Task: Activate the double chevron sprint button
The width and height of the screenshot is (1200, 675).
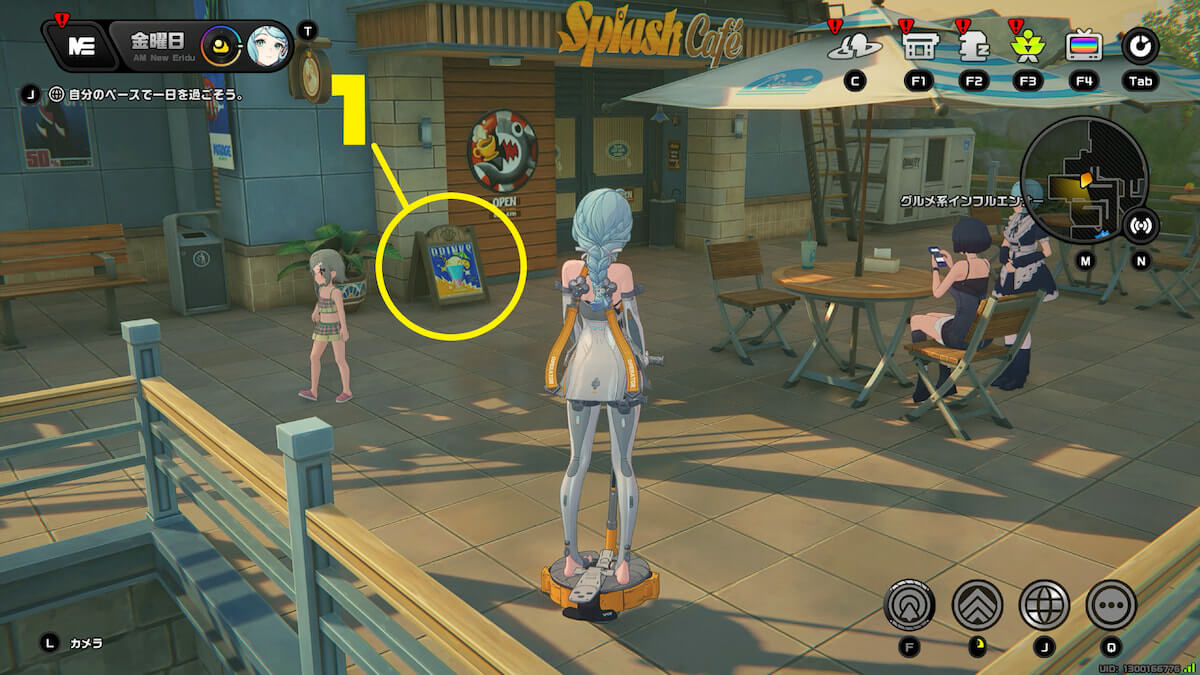Action: tap(977, 604)
